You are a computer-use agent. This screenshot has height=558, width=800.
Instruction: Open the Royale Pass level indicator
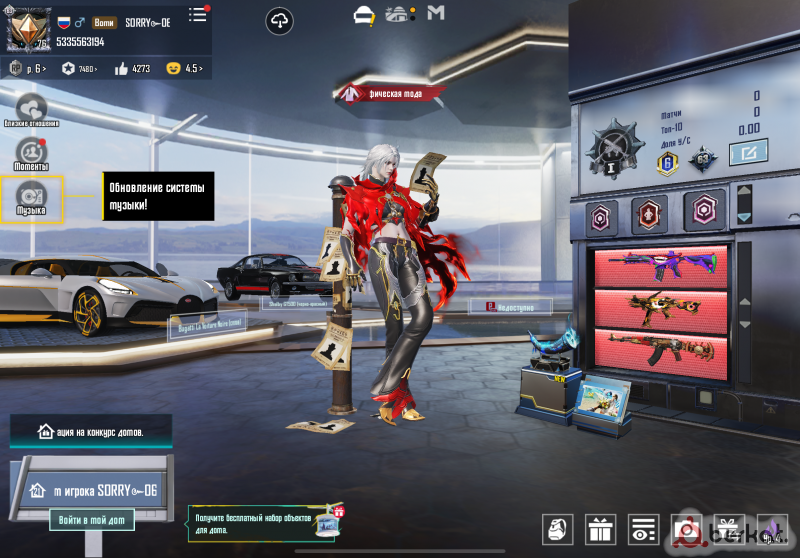(24, 69)
